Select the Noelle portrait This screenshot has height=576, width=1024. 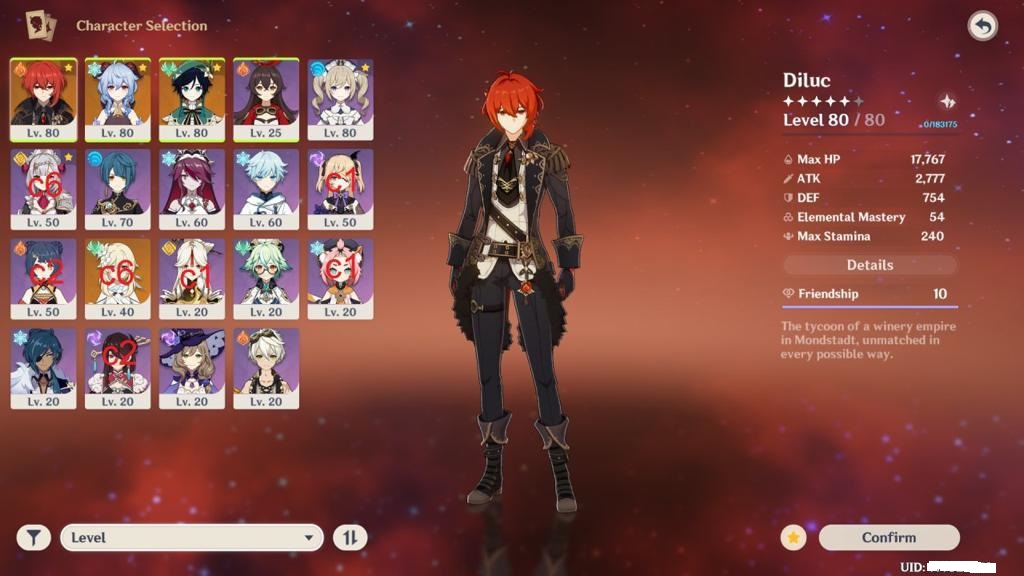coord(43,188)
